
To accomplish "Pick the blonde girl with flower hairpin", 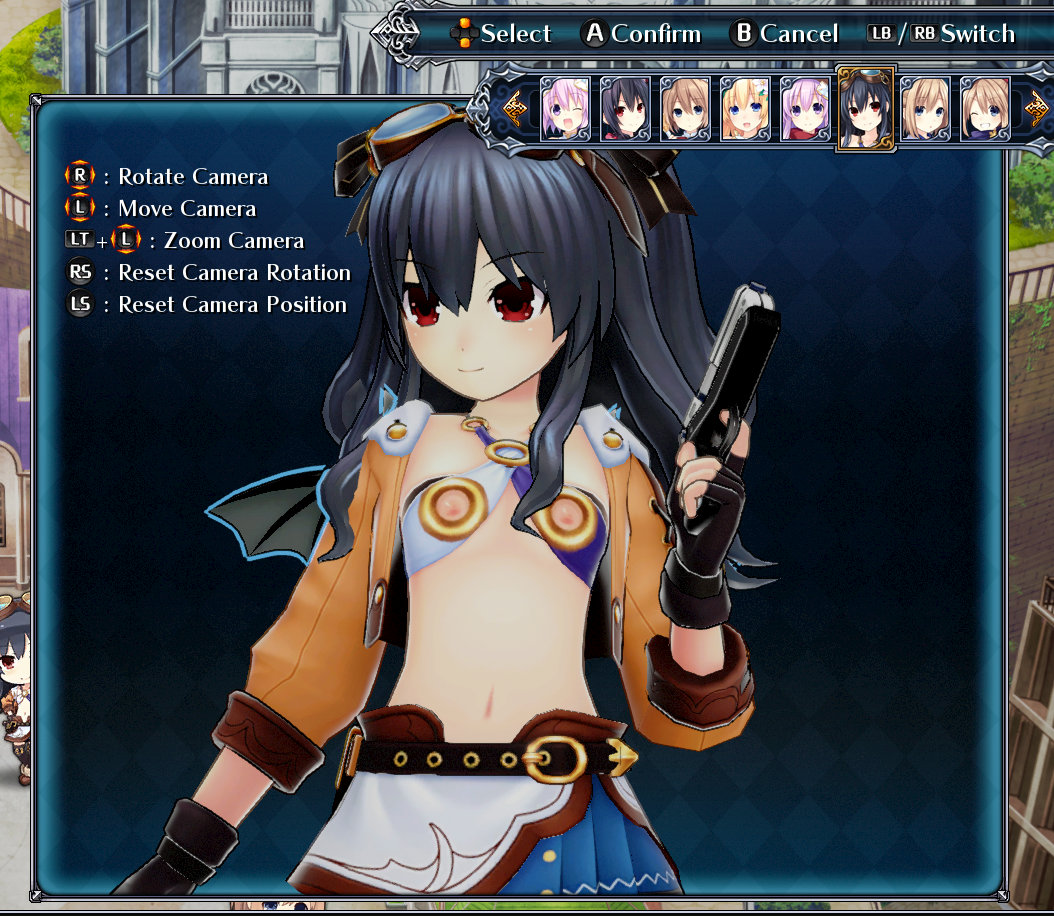I will pos(745,109).
